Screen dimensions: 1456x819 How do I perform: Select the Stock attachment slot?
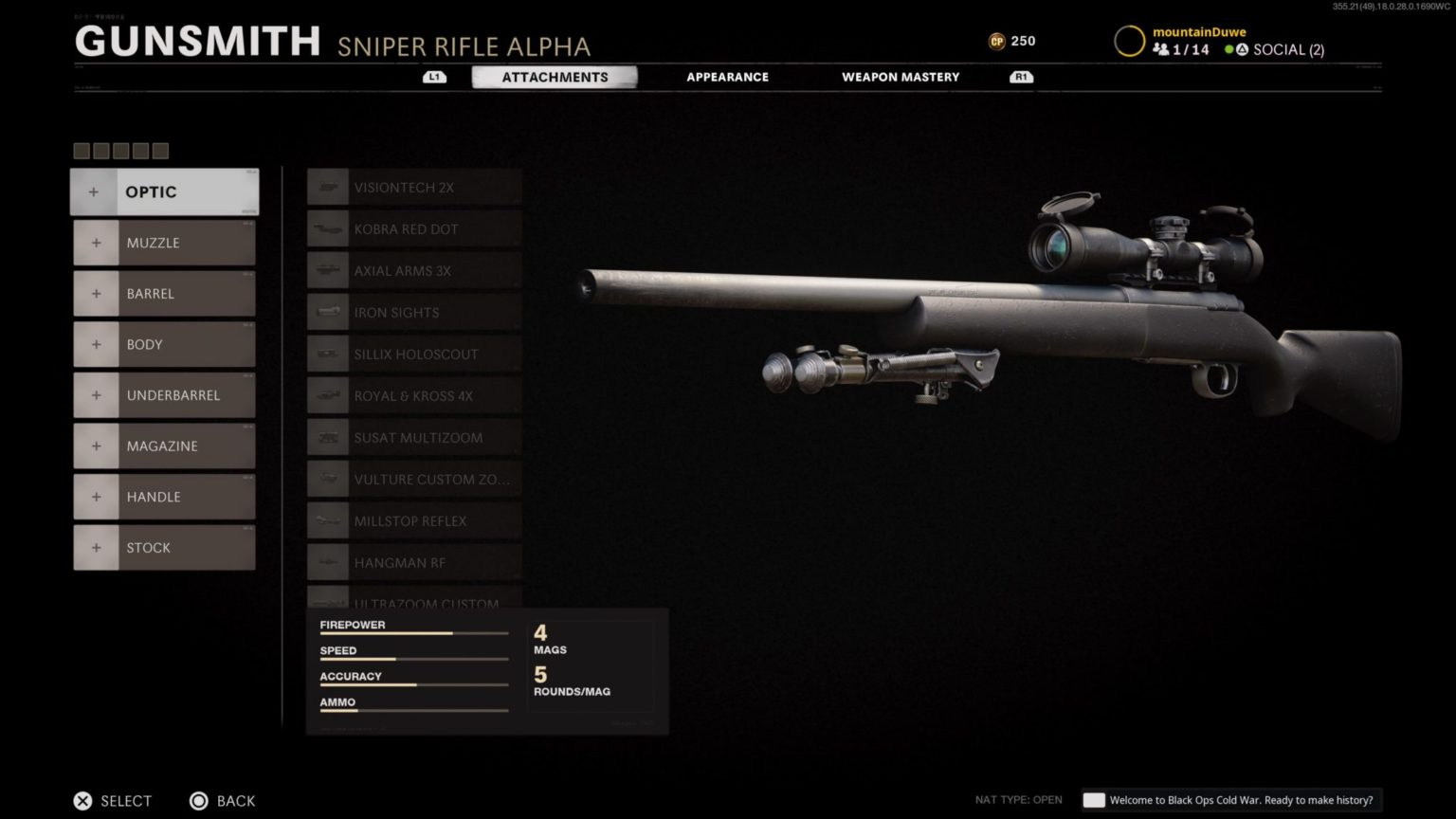point(164,548)
